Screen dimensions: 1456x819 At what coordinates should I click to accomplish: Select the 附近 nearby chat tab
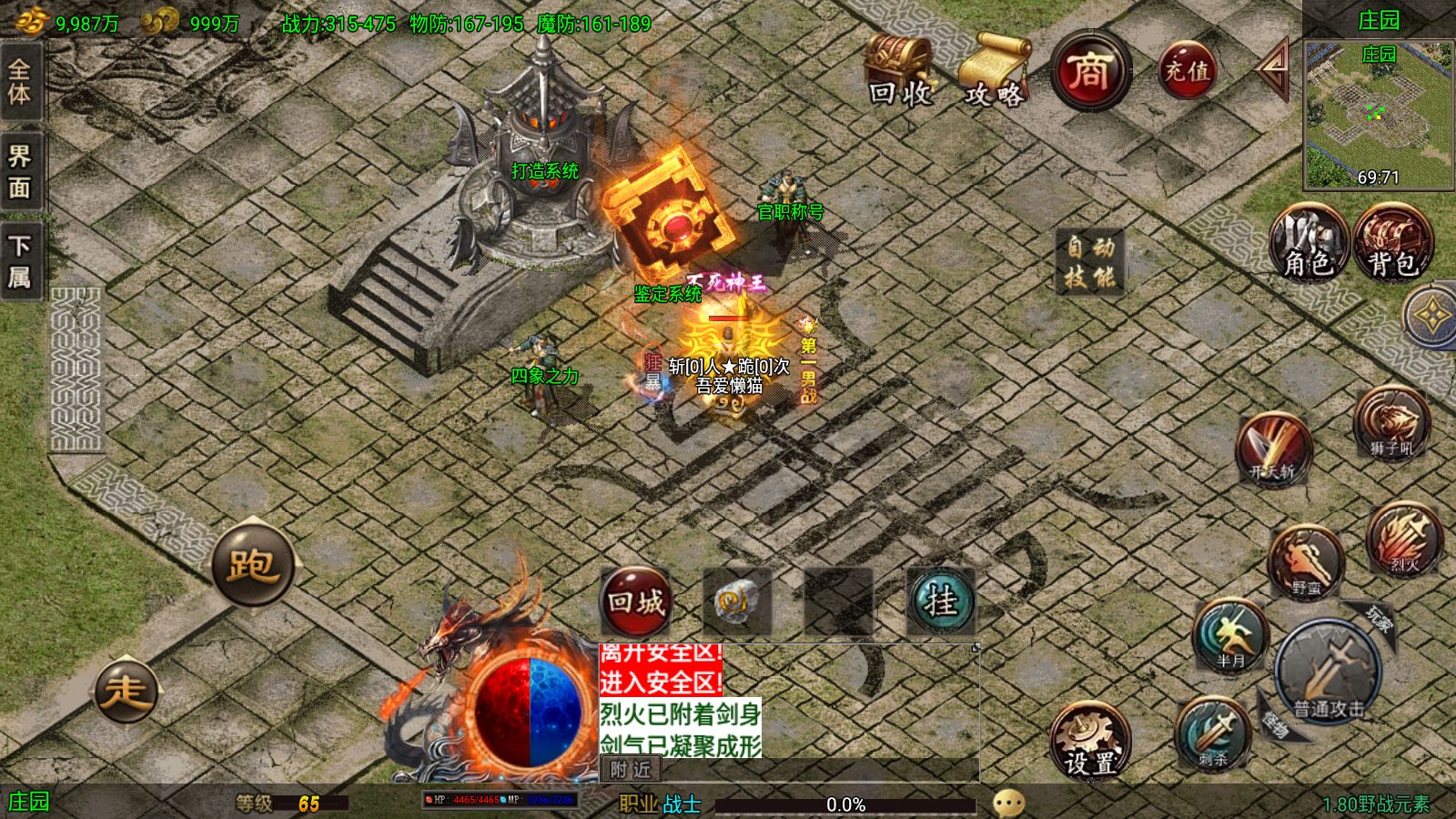631,770
